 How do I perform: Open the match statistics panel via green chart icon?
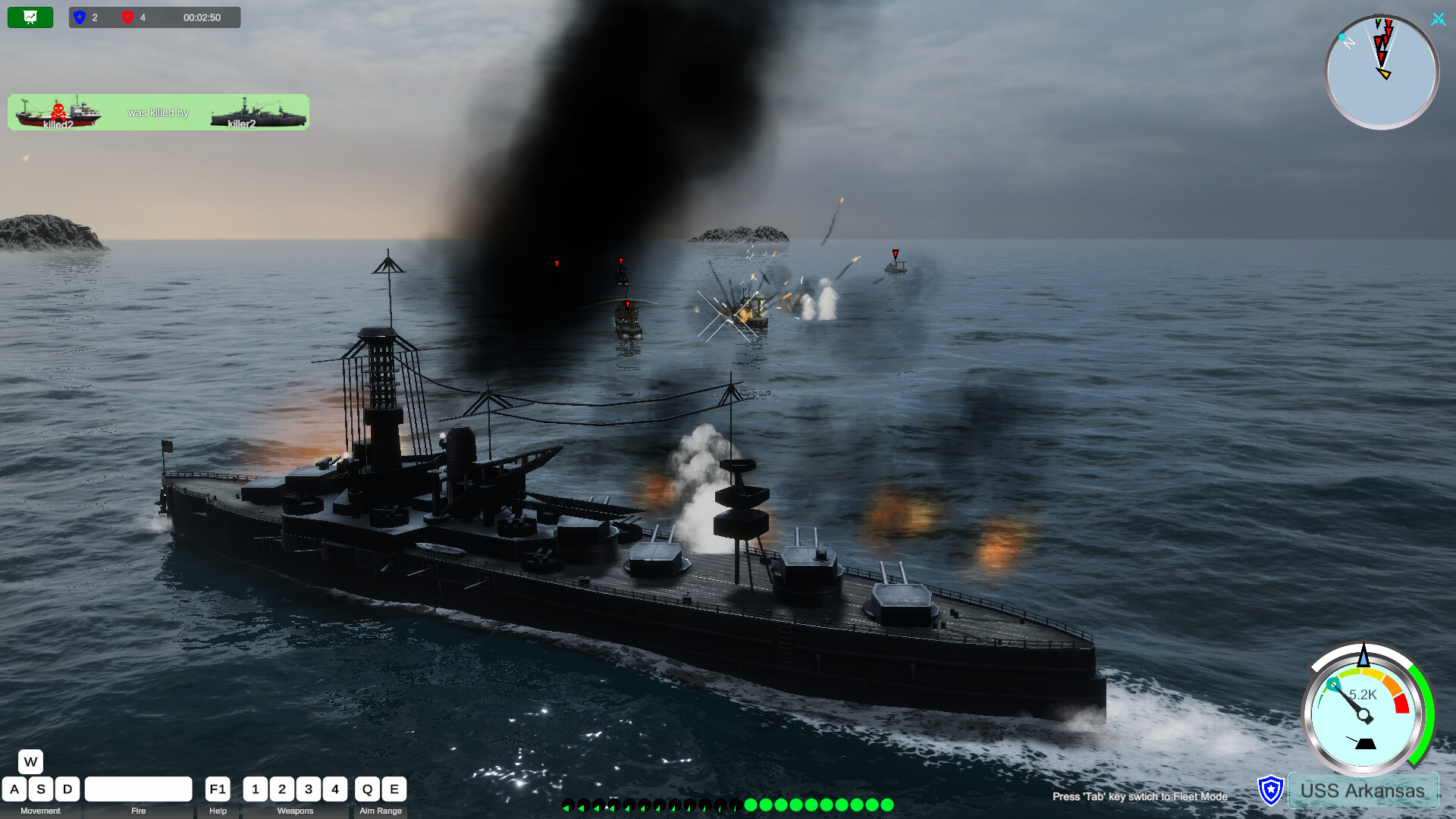(x=30, y=17)
